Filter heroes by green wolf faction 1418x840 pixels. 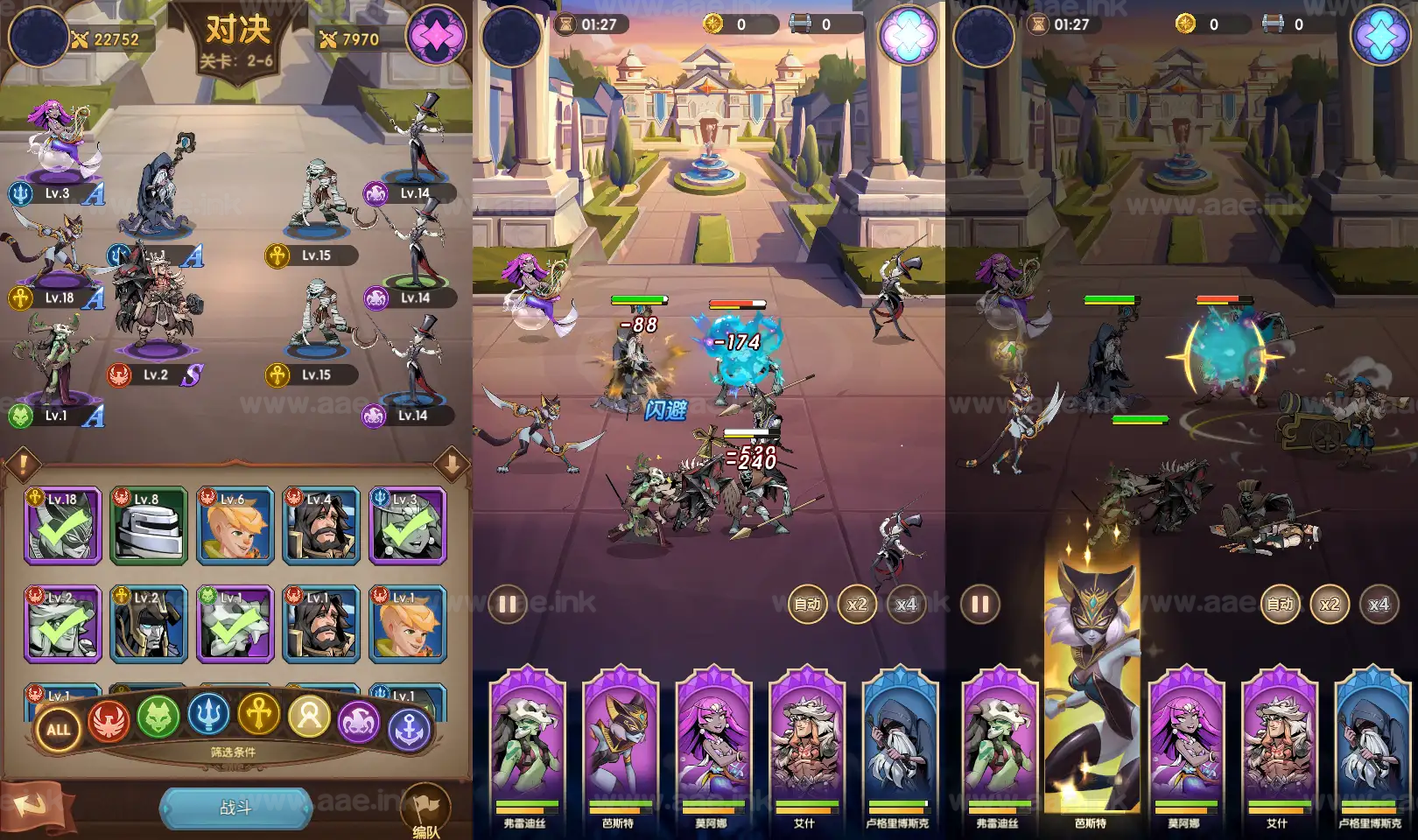(x=158, y=717)
